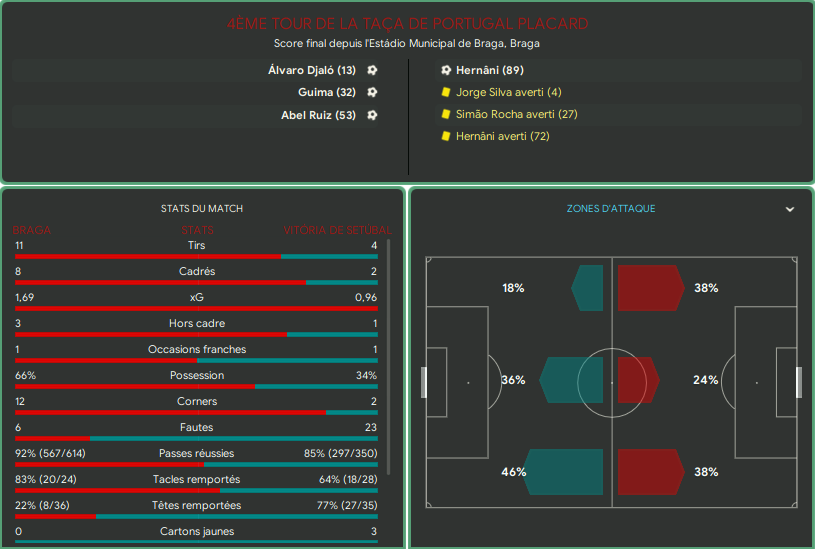View Abel Ruiz goal at minute 53
The image size is (815, 549).
pos(318,115)
